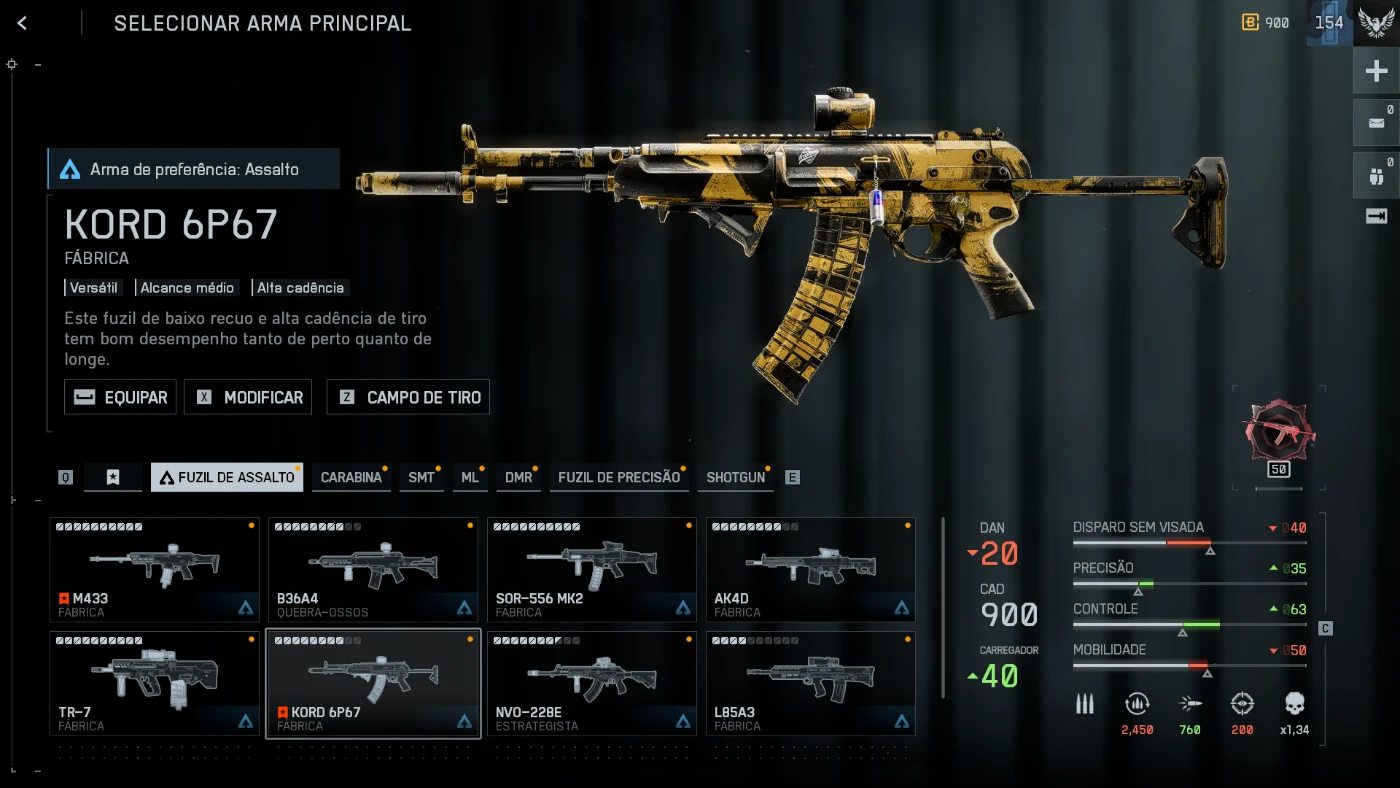Pick the SOR-556 MK2 rifle tile
This screenshot has height=788, width=1400.
592,570
